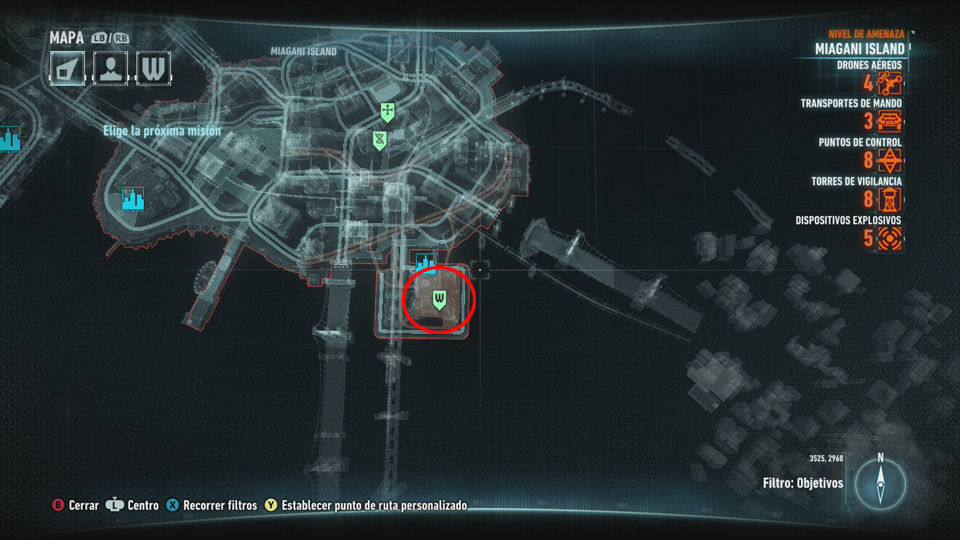
Task: Select the Dispositivos Explosivos icon
Action: [889, 237]
